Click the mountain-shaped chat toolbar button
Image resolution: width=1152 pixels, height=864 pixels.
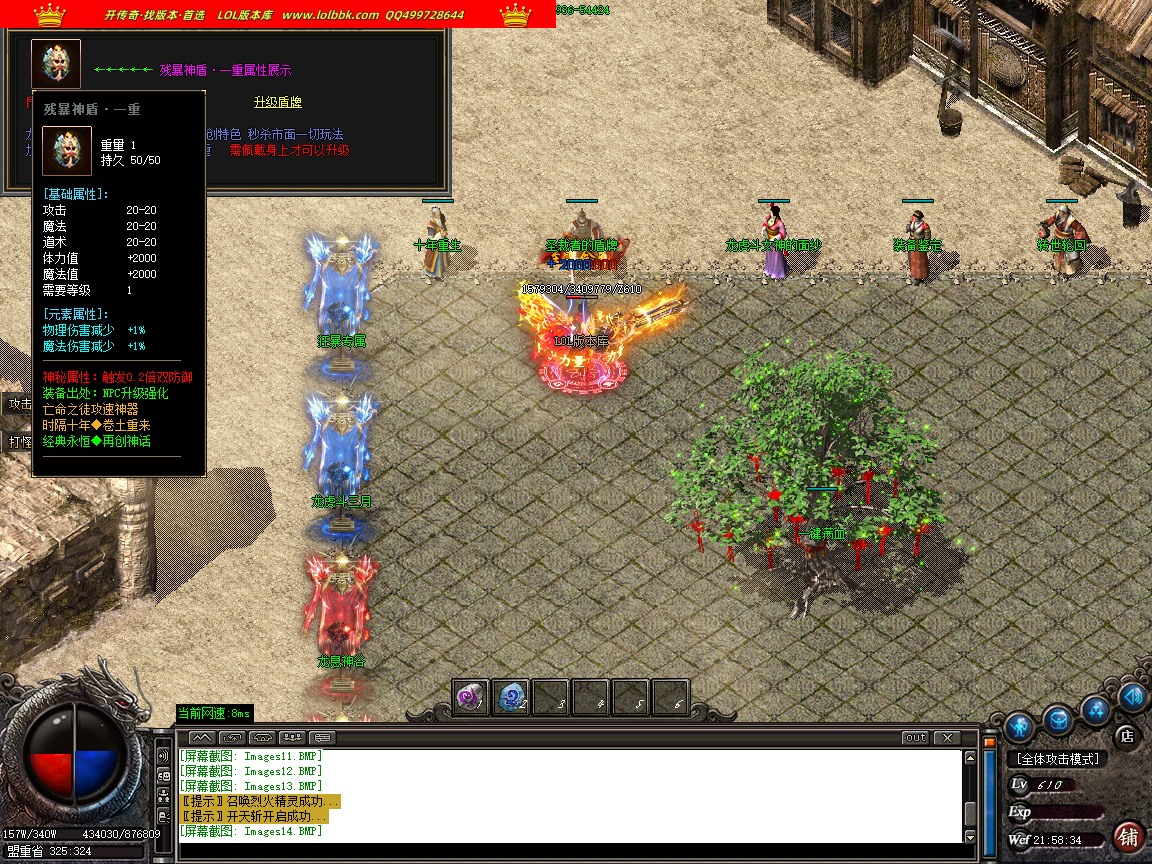pos(198,738)
